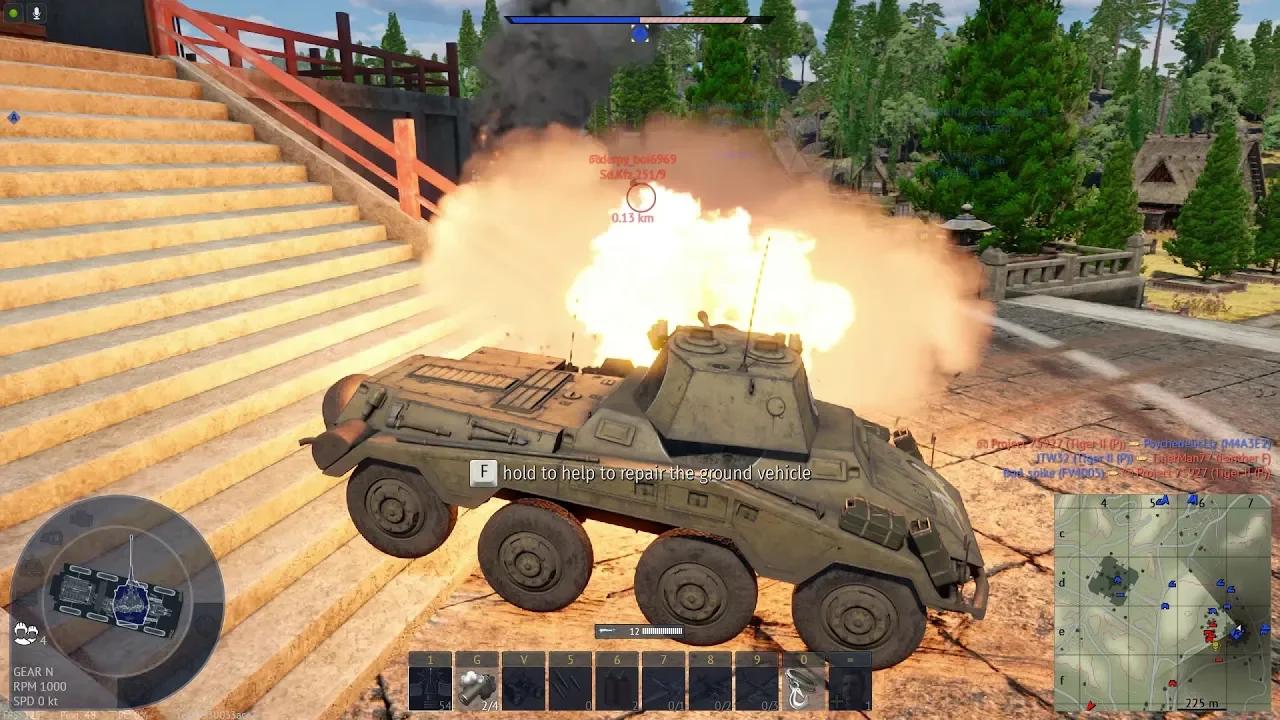Click the microphone icon top left
The image size is (1280, 720).
pos(36,13)
